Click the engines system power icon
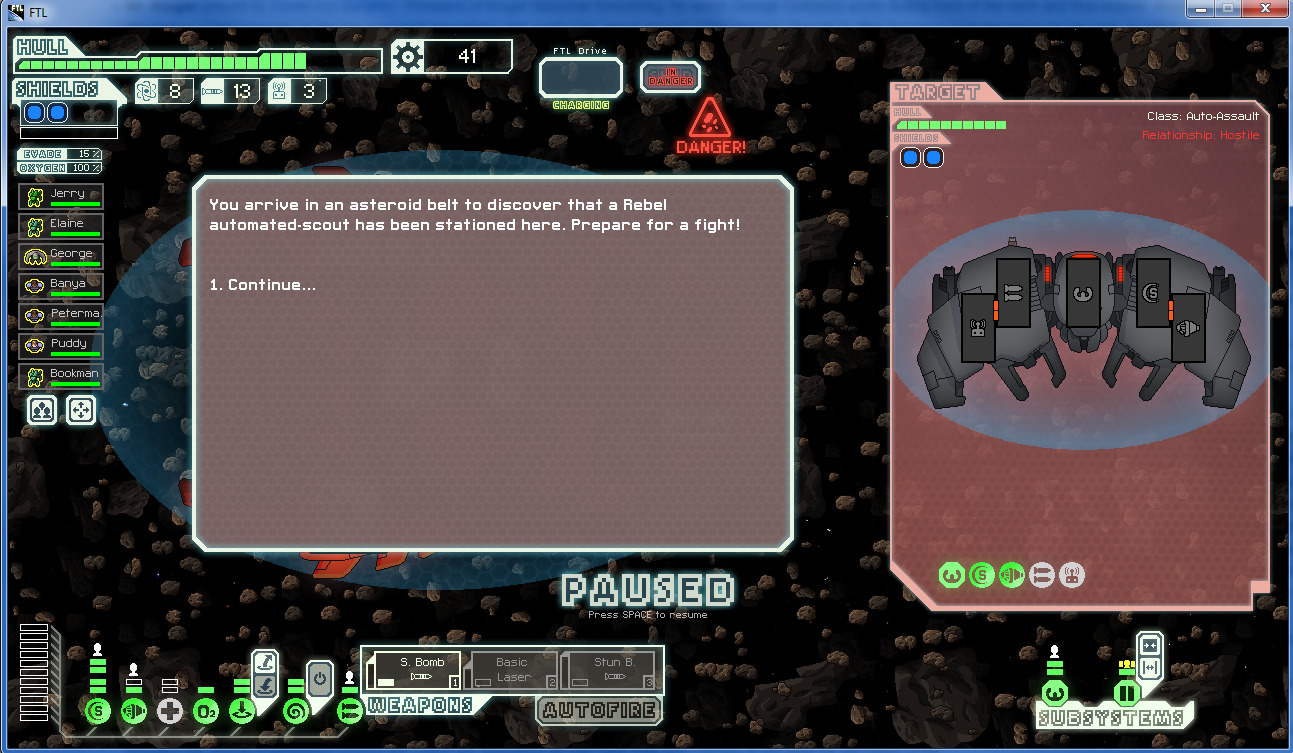Image resolution: width=1293 pixels, height=753 pixels. tap(133, 712)
